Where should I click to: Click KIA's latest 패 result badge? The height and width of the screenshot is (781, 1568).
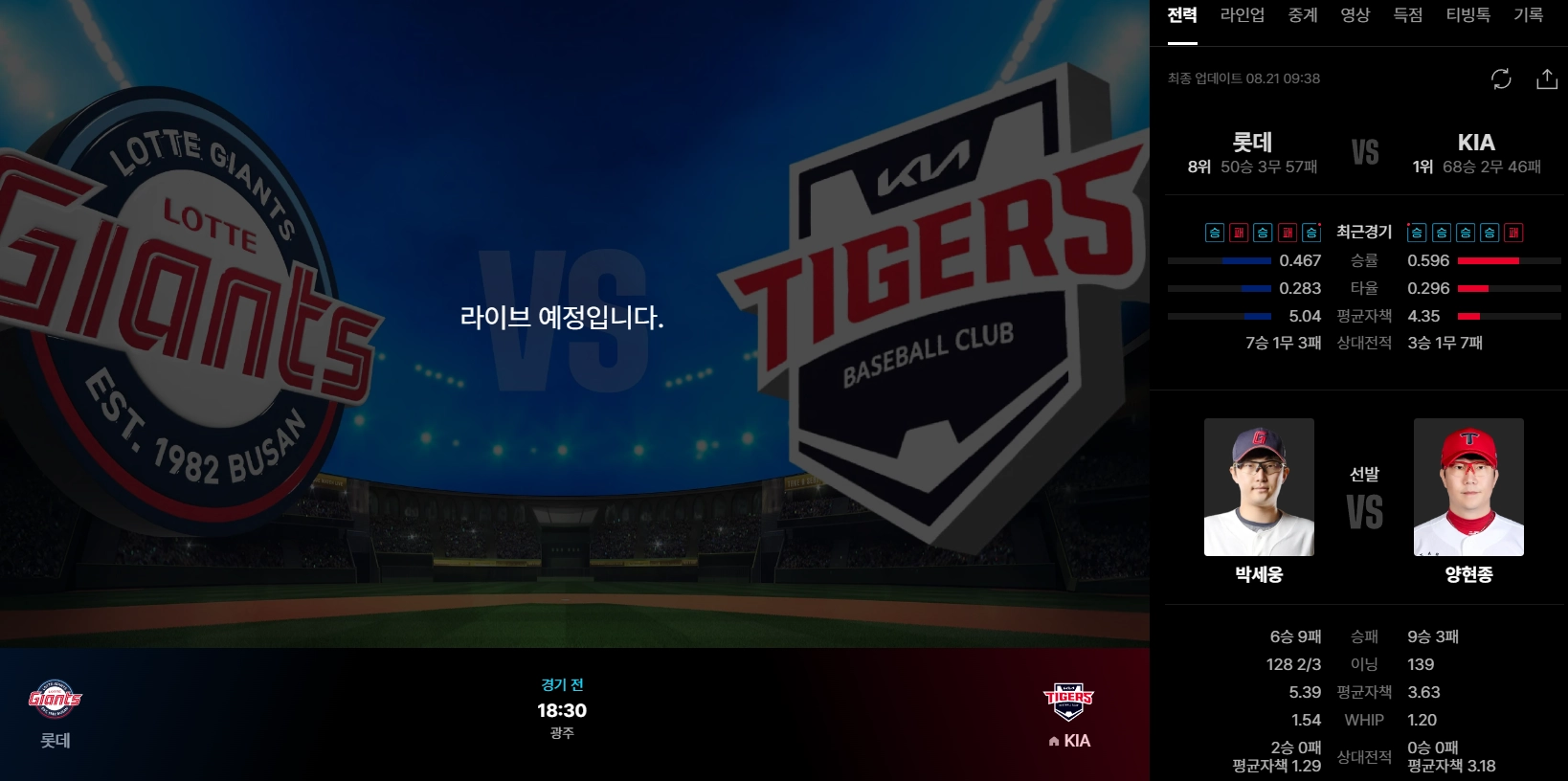tap(1512, 232)
